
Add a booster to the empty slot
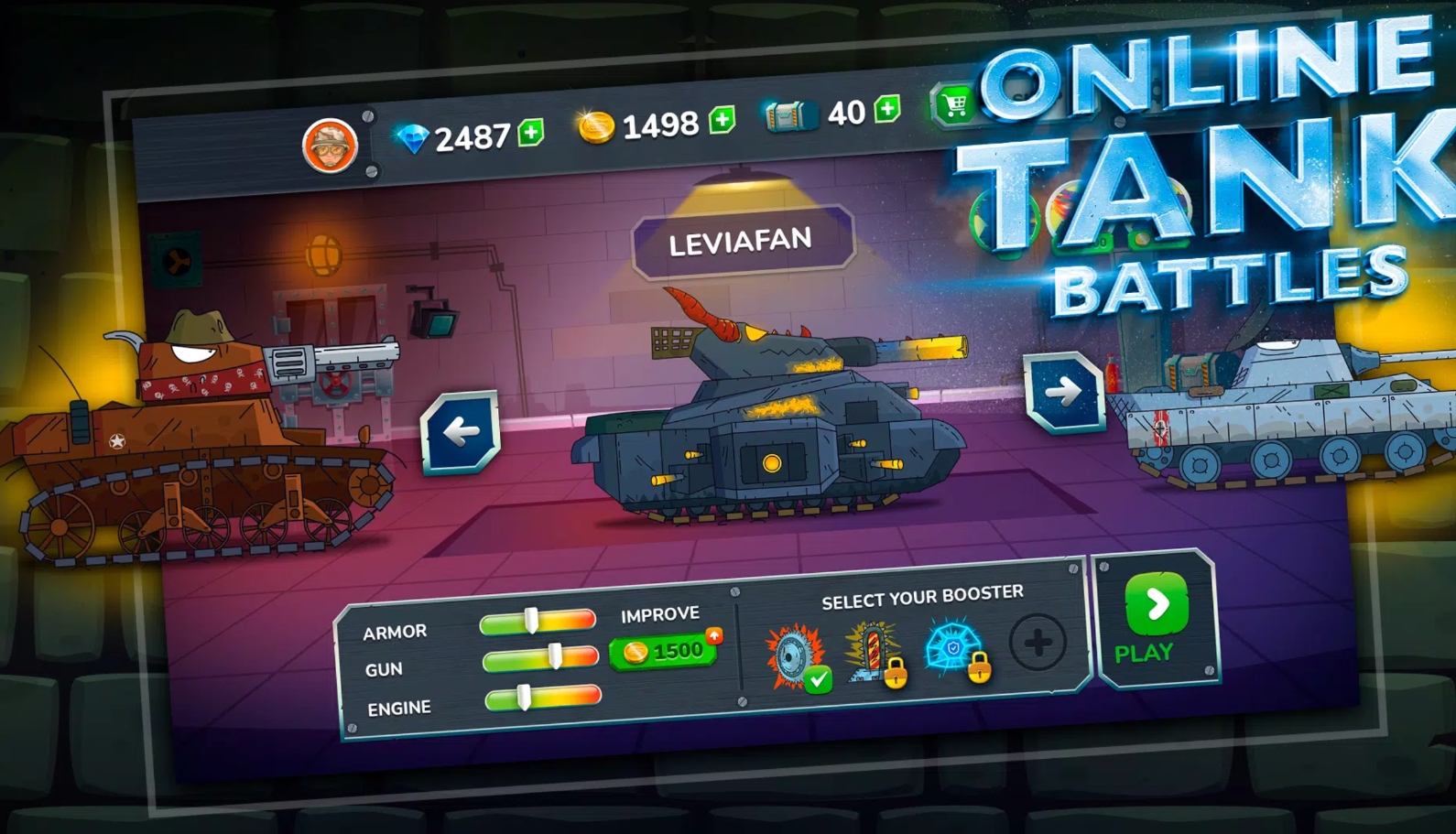pyautogui.click(x=1038, y=643)
